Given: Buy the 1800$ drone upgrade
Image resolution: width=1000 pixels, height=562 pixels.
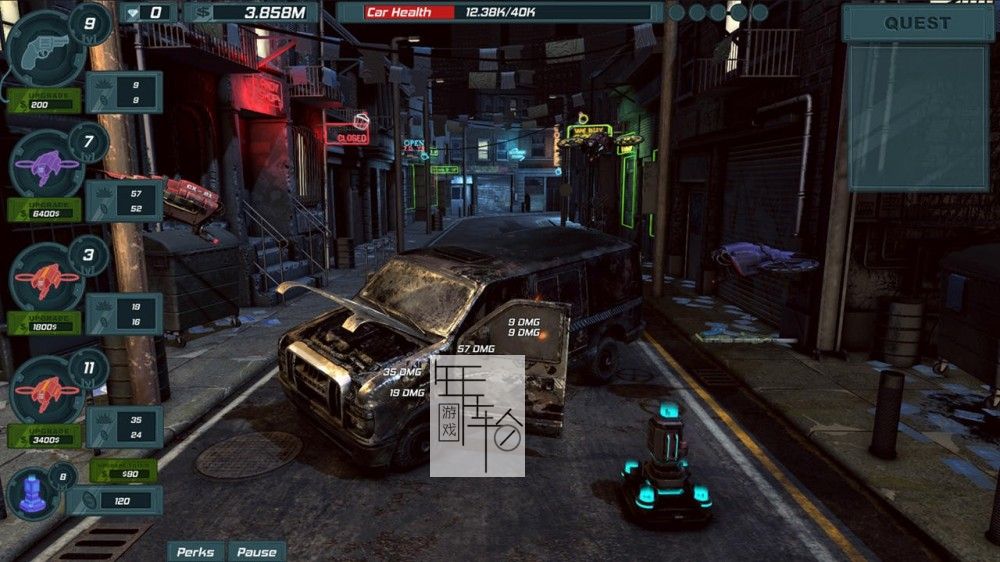Looking at the screenshot, I should 44,324.
